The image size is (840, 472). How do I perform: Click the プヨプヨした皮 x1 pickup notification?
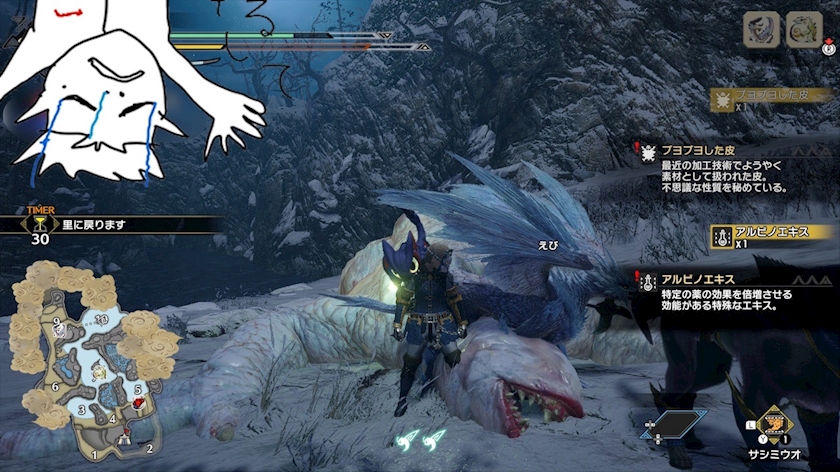coord(770,98)
